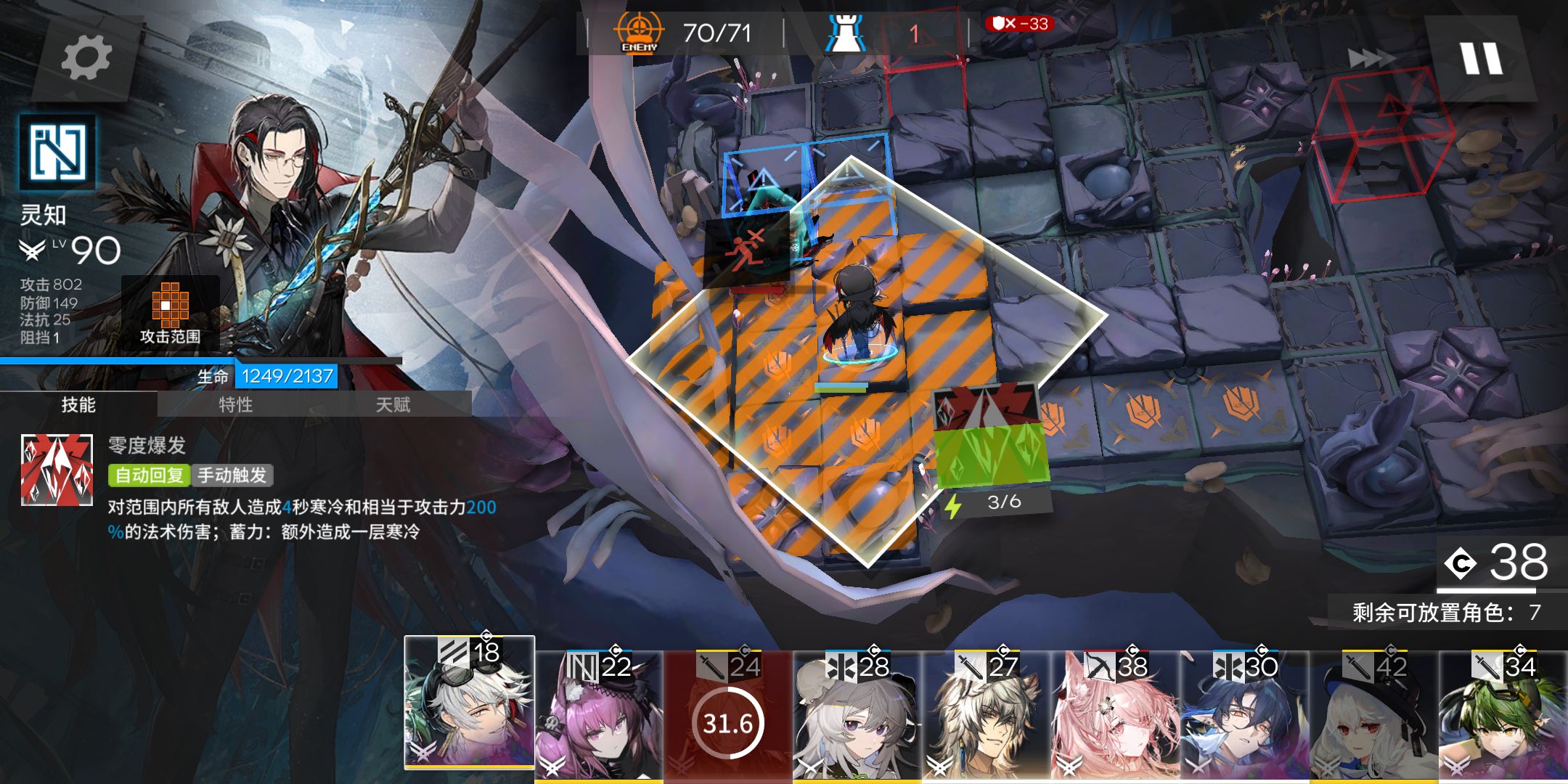Switch to the 天赋 tab
Image resolution: width=1568 pixels, height=784 pixels.
click(x=393, y=404)
